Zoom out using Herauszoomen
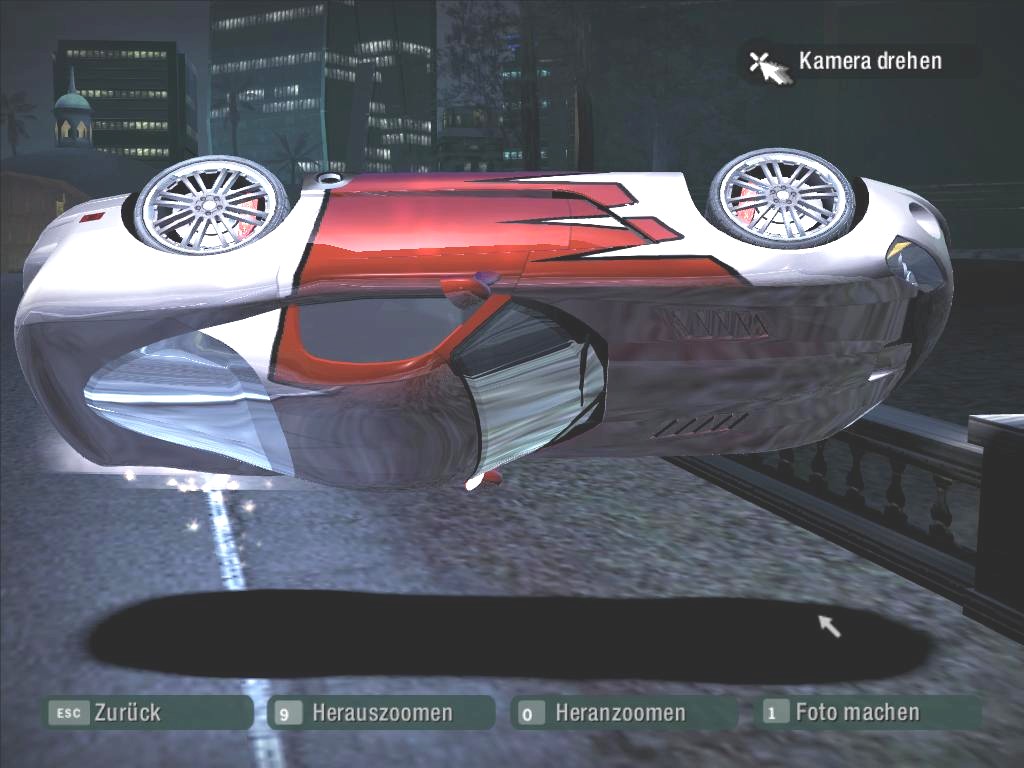1024x768 pixels. (381, 713)
